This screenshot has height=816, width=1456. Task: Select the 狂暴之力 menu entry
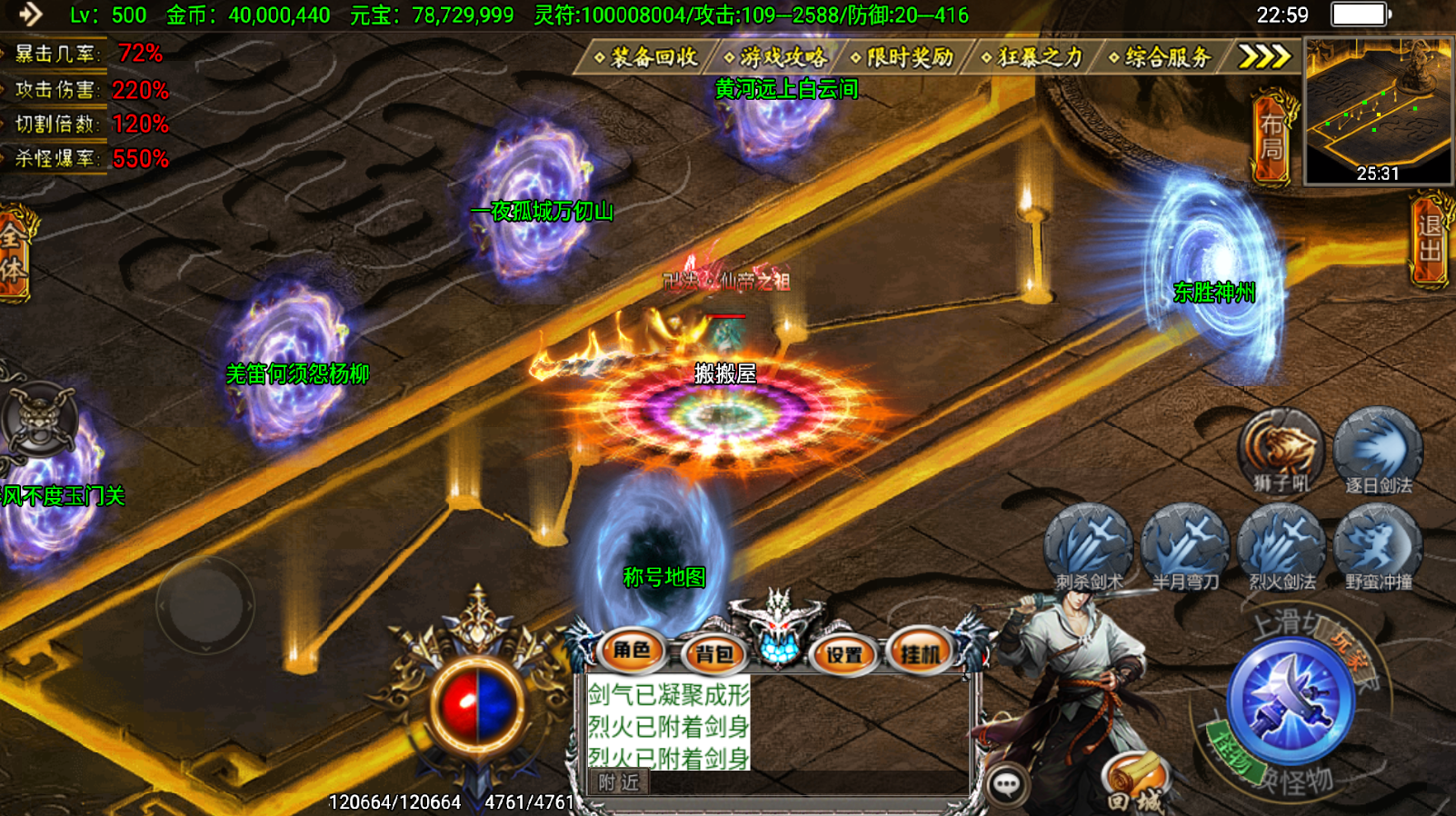pos(1035,57)
